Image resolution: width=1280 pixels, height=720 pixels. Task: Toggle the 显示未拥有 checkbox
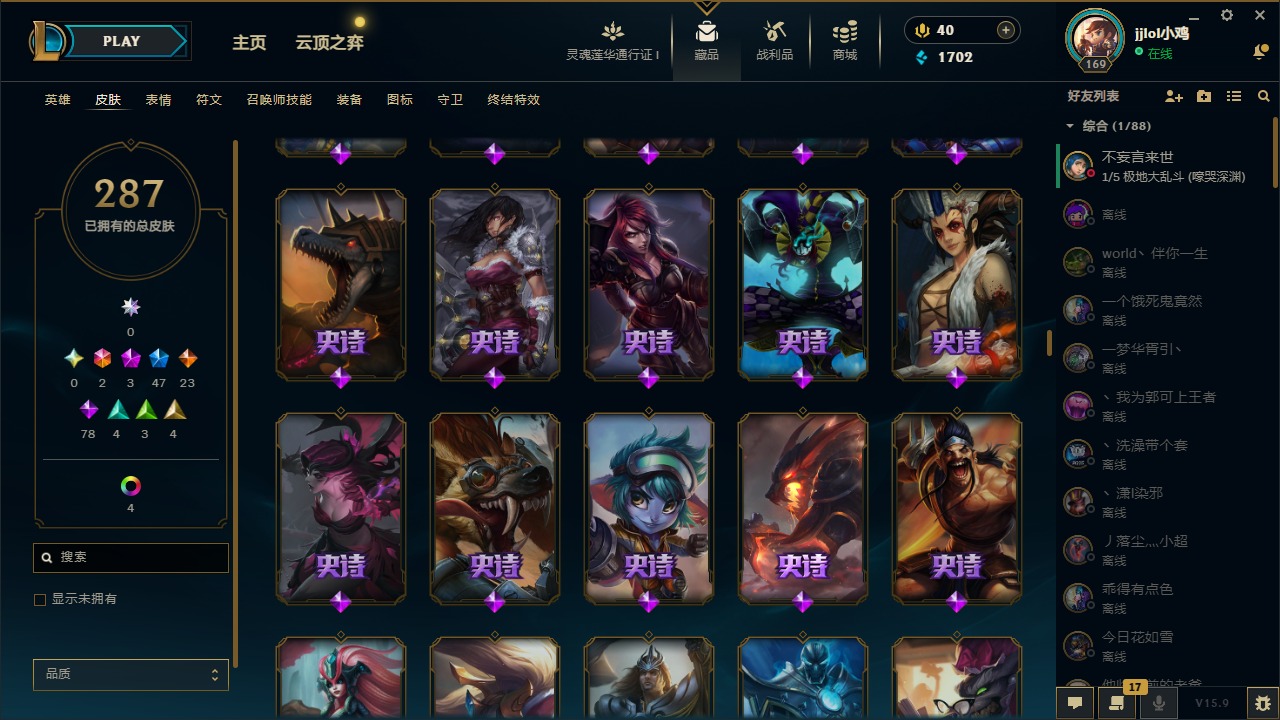(x=41, y=599)
